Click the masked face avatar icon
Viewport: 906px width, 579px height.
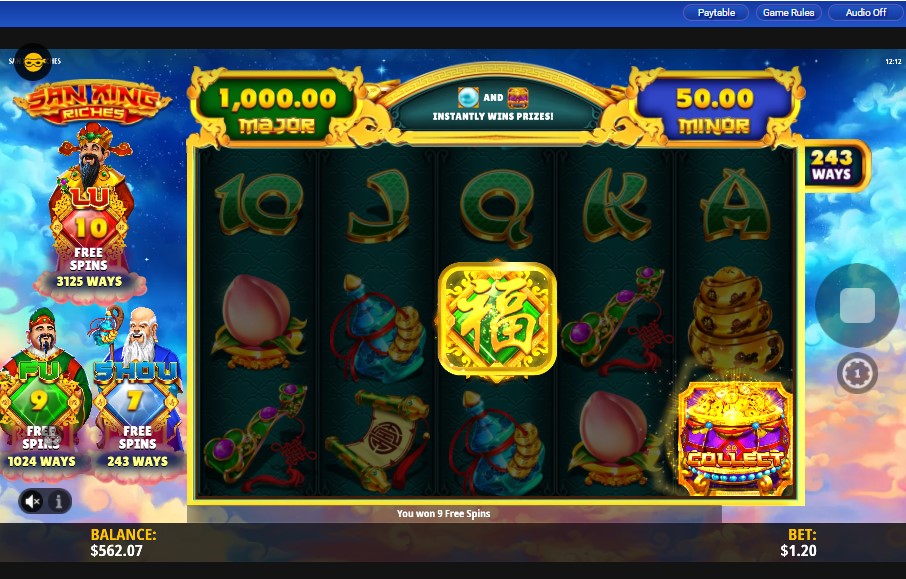pyautogui.click(x=33, y=62)
